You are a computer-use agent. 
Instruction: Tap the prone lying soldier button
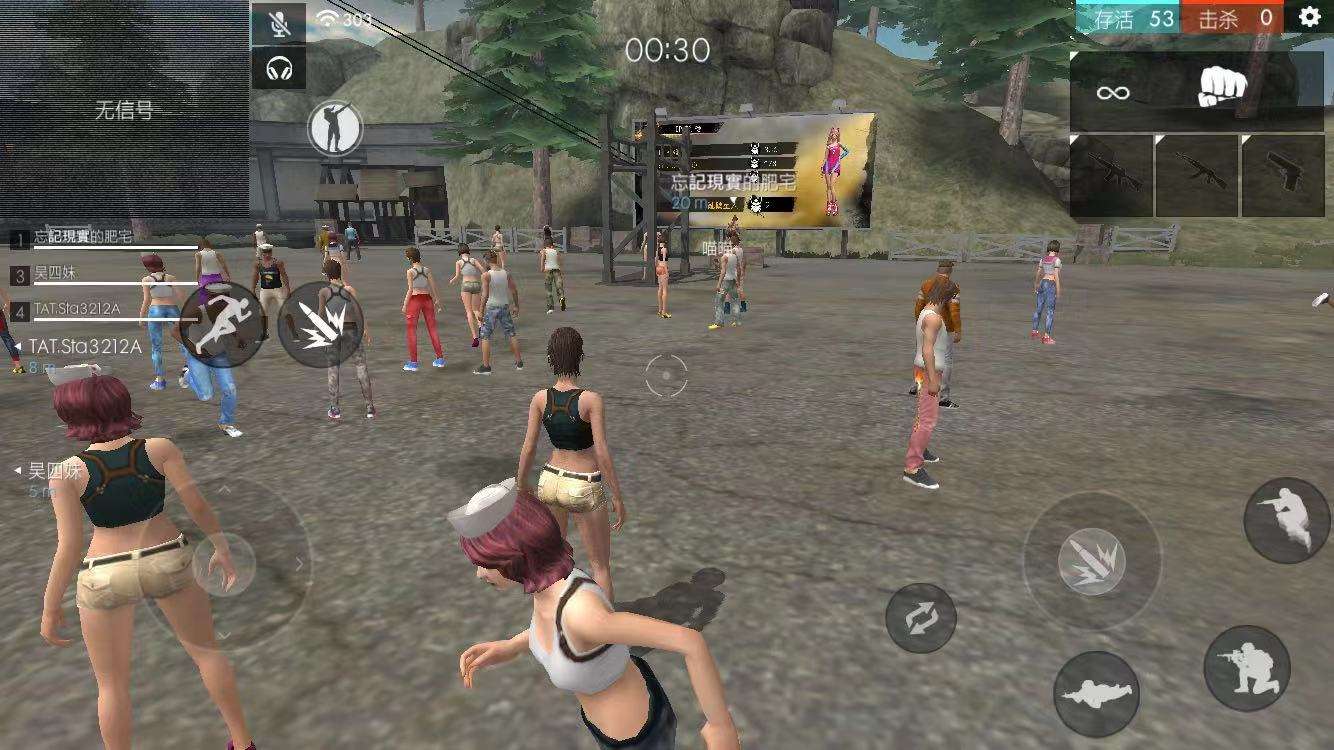(x=1096, y=694)
